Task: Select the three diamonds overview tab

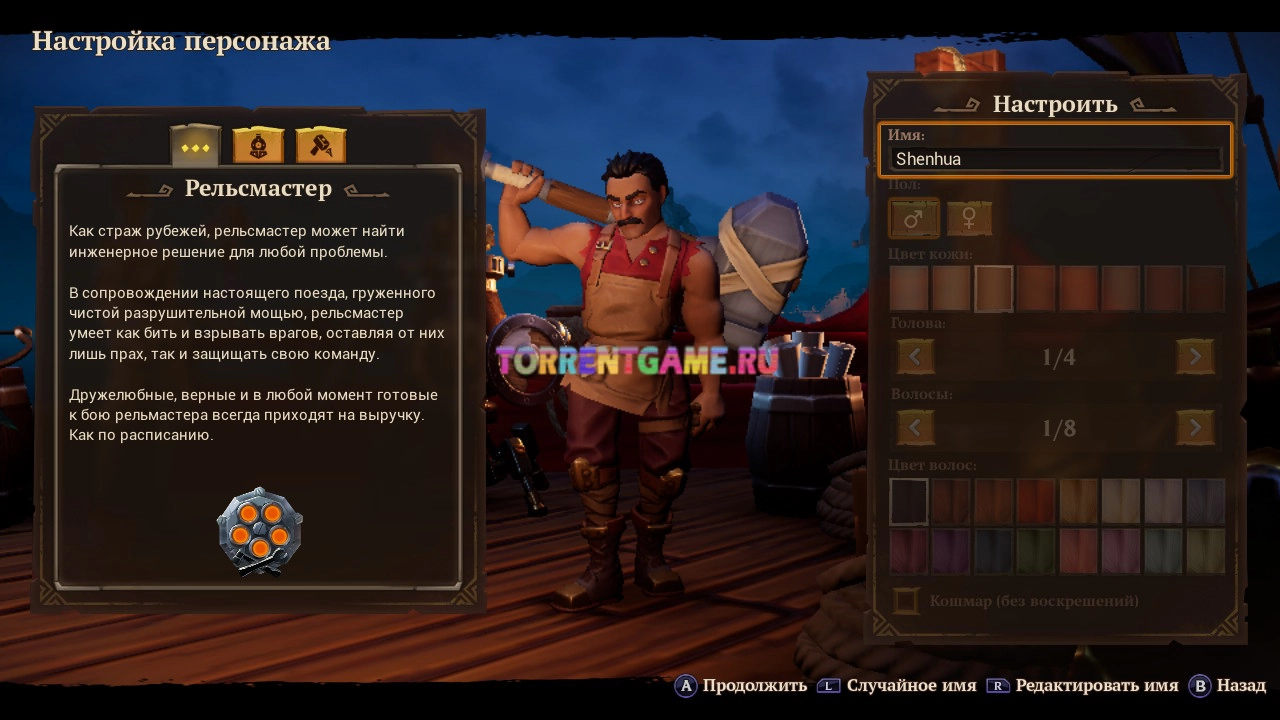Action: (x=195, y=147)
